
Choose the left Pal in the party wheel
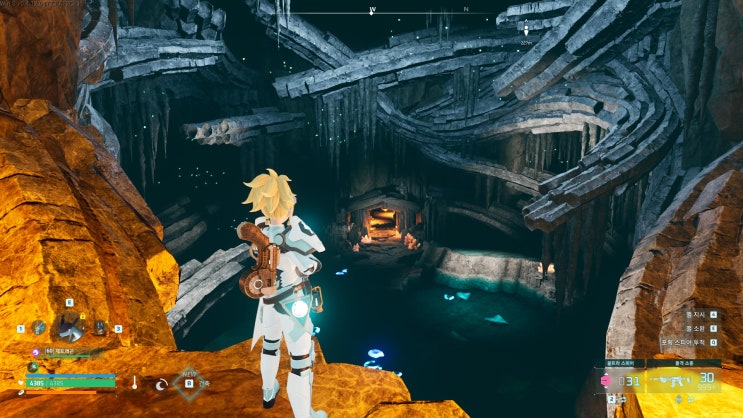tap(38, 327)
